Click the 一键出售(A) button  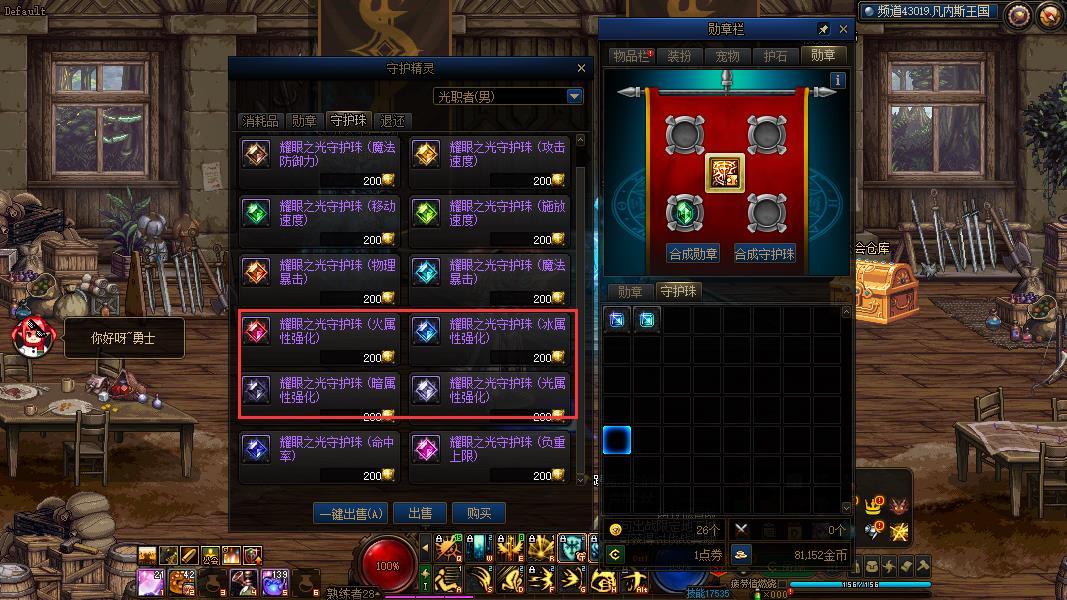click(350, 513)
